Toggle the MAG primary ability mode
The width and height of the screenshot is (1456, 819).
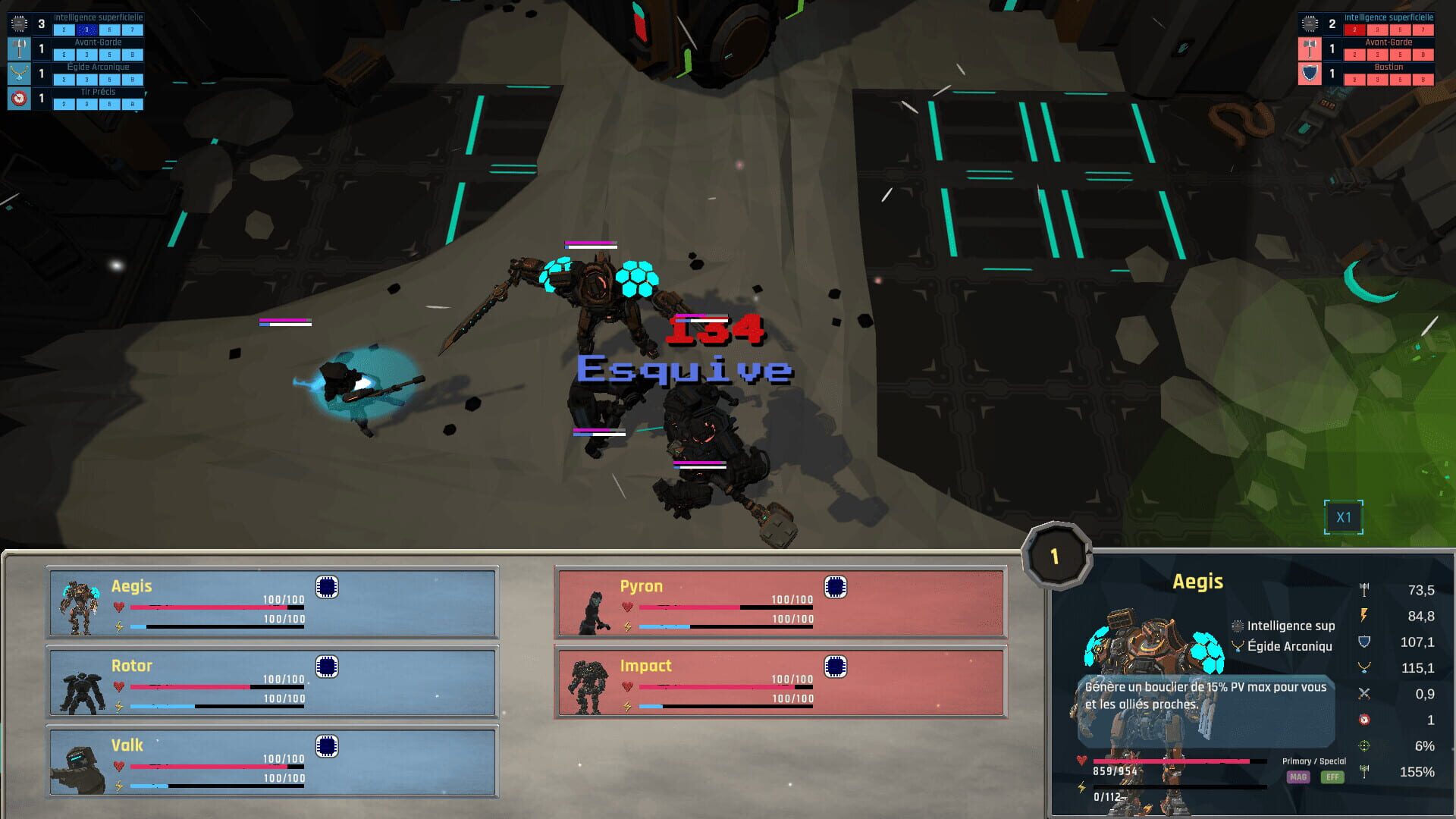[x=1298, y=777]
